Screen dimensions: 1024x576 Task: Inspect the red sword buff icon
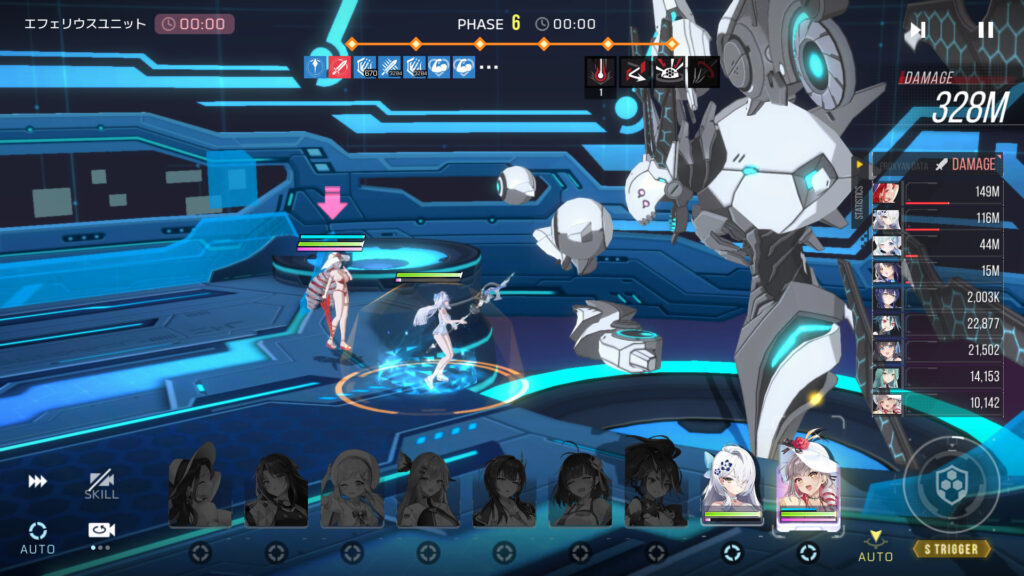[x=340, y=67]
